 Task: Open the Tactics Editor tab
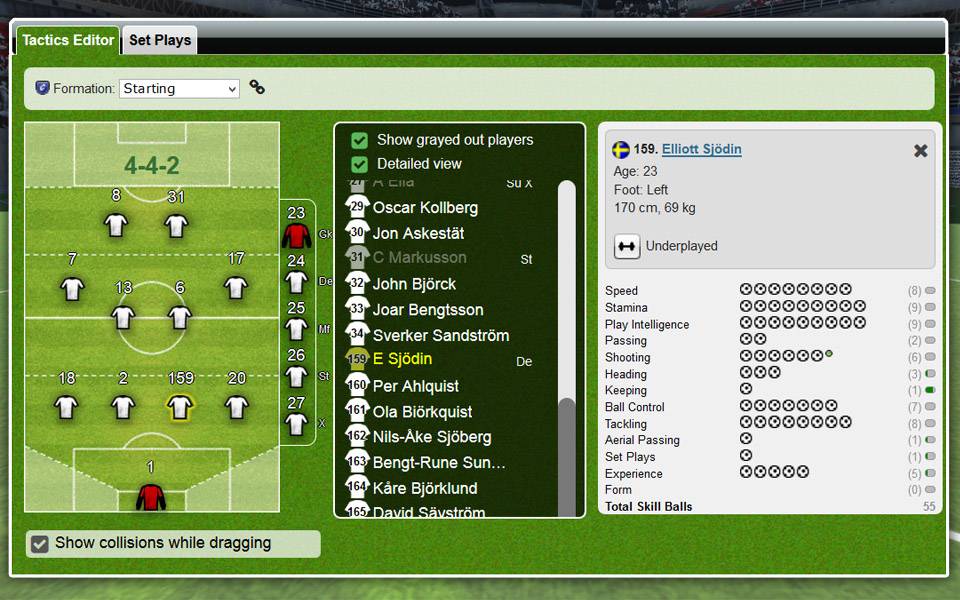68,41
